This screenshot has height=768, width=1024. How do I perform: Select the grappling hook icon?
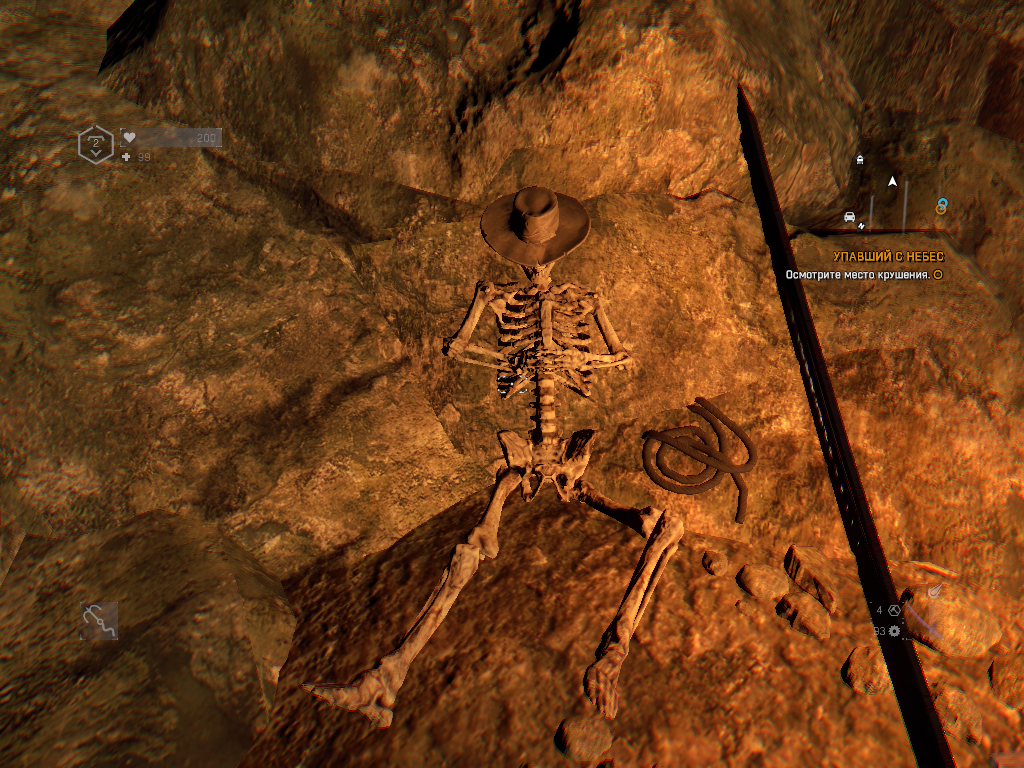99,620
